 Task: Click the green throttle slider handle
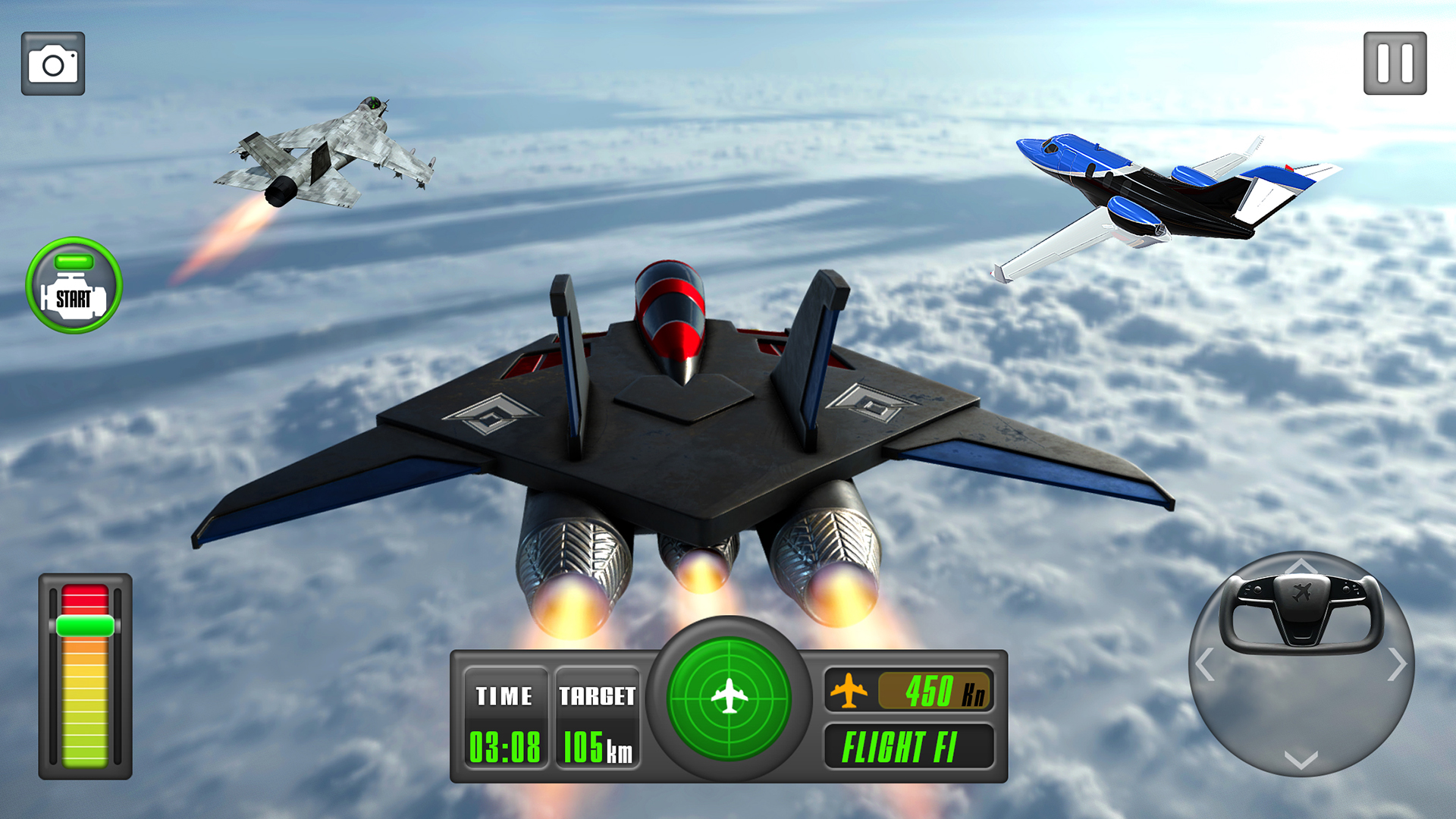(x=85, y=626)
